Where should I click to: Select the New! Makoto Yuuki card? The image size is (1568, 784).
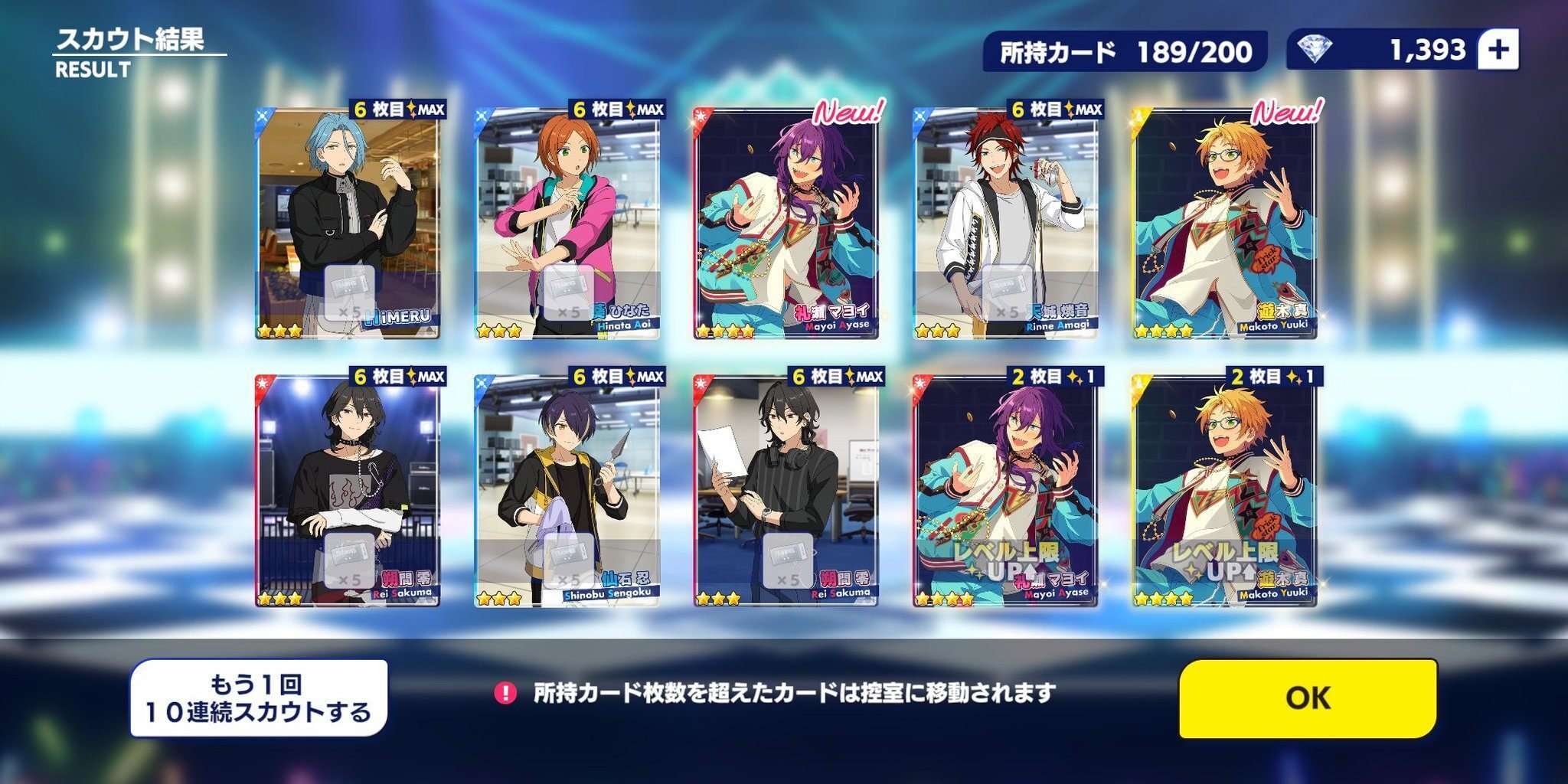tap(1224, 222)
